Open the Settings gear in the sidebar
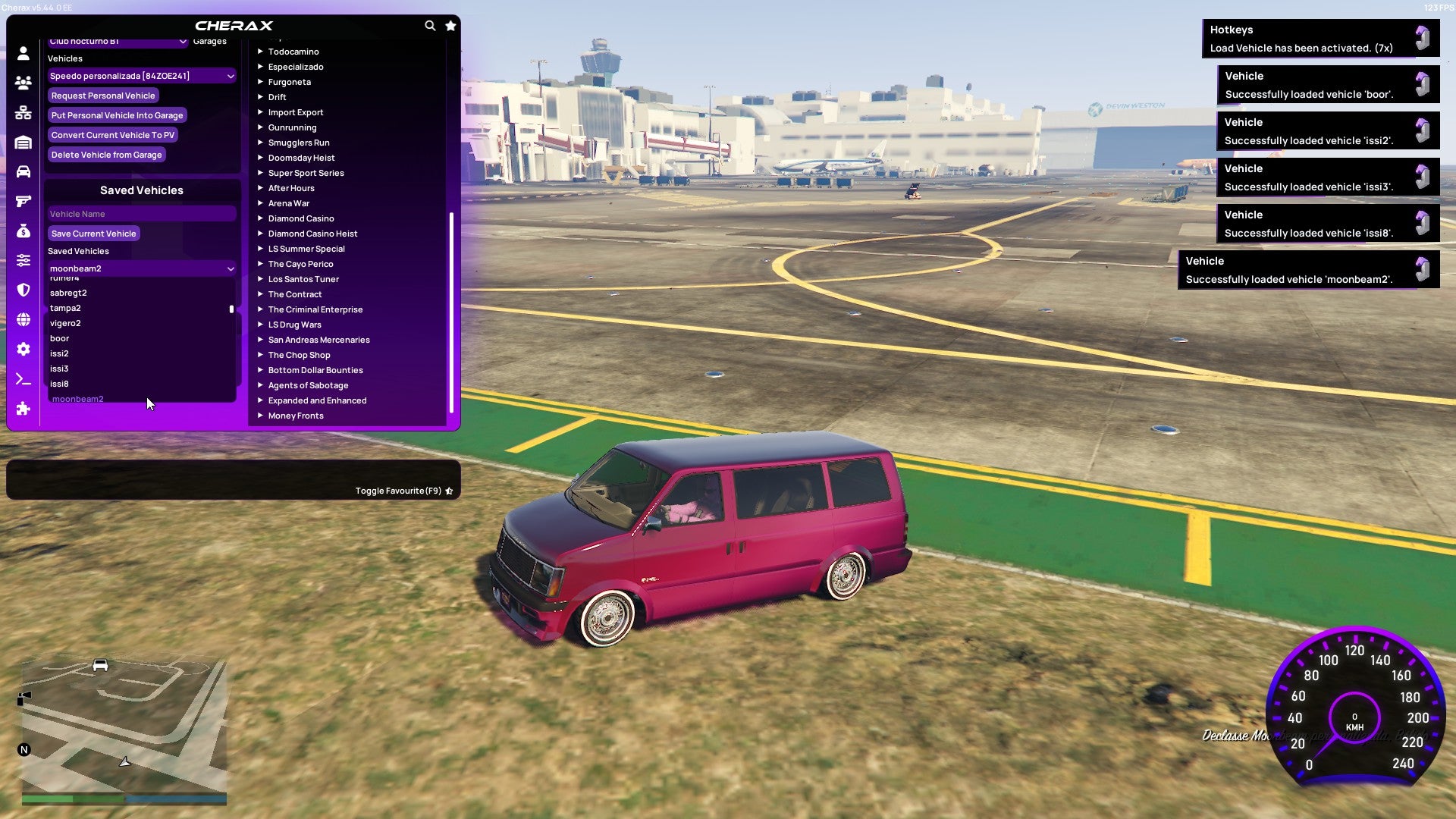 pos(23,348)
